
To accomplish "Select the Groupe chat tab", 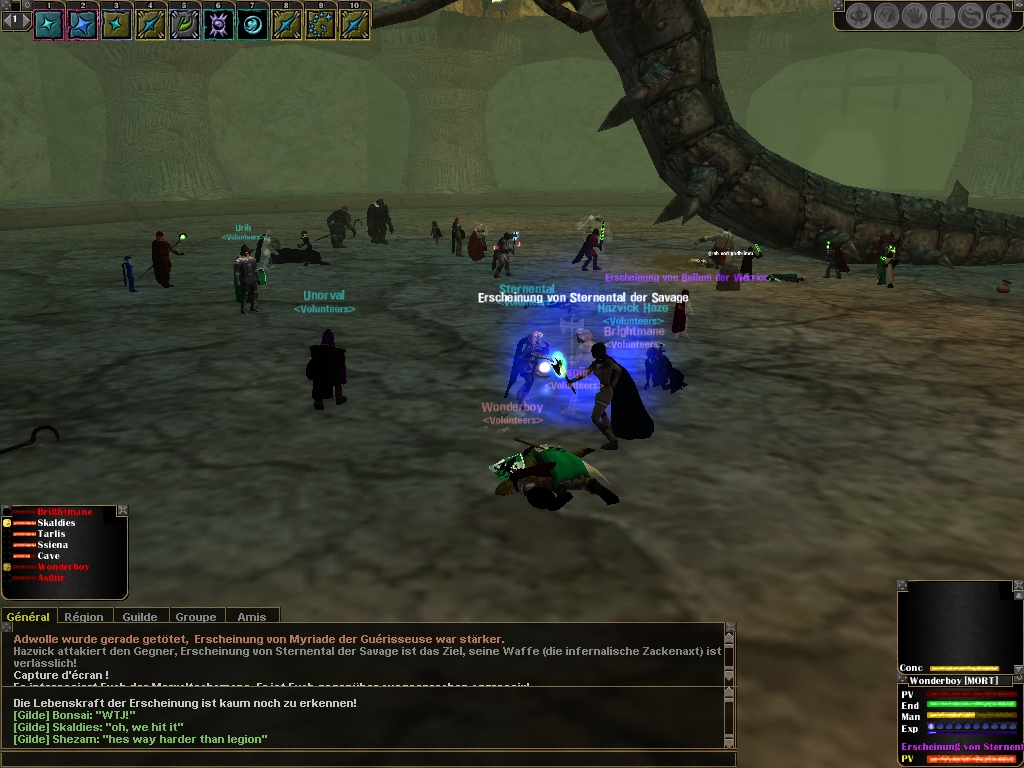I will tap(196, 617).
